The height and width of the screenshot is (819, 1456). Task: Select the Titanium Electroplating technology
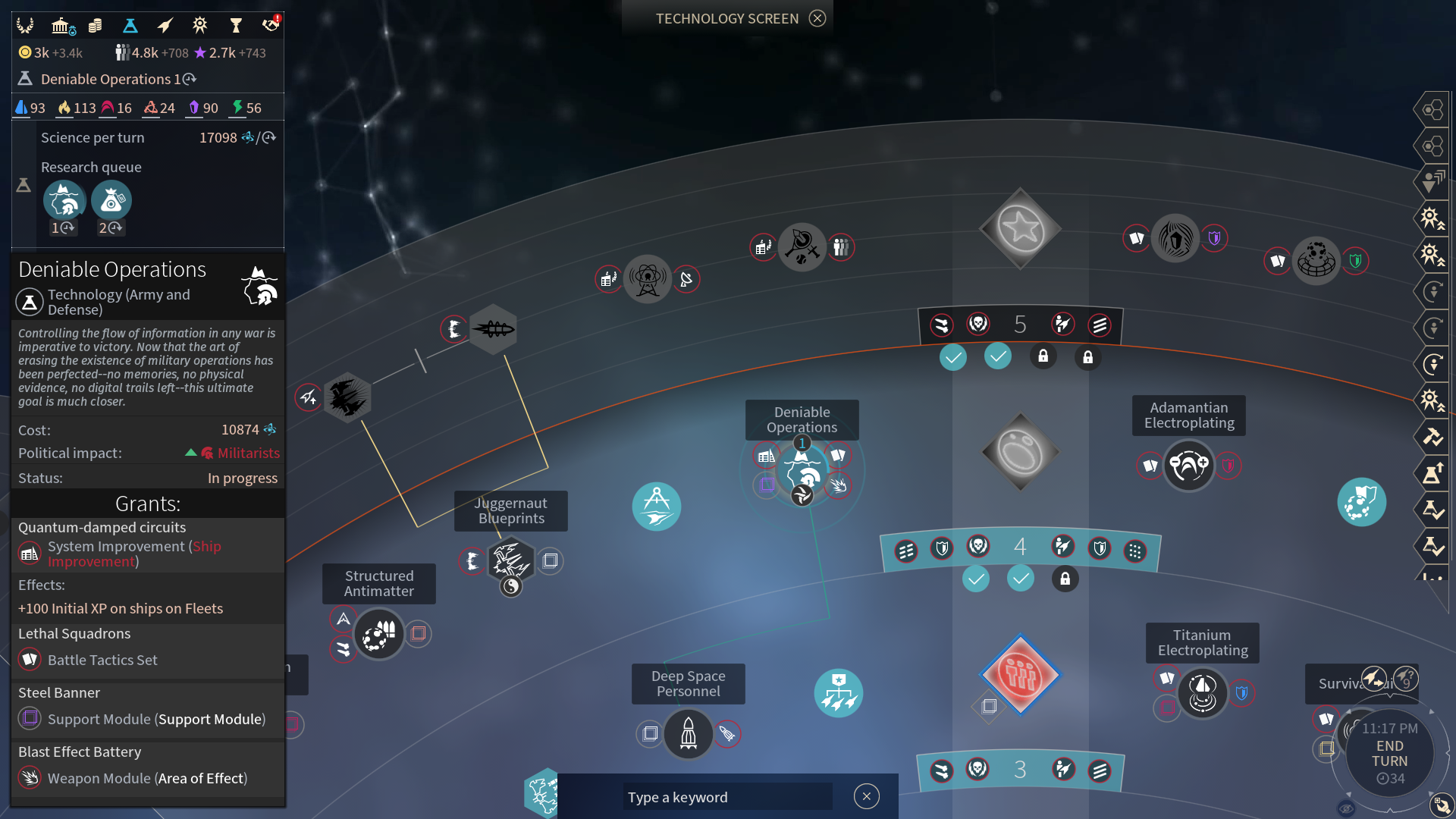1202,692
